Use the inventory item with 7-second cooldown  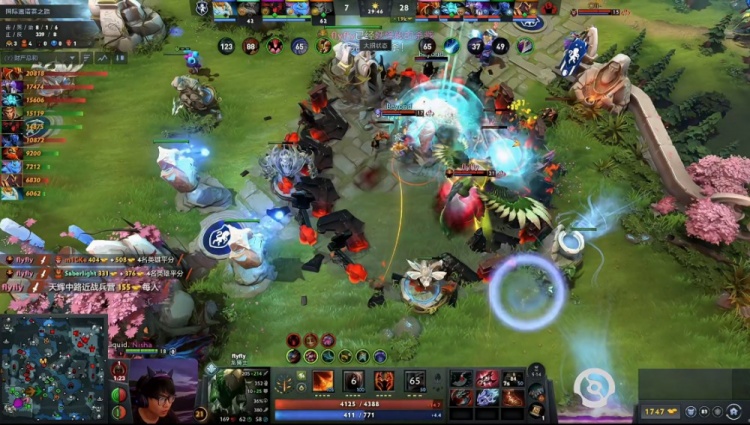pos(513,379)
